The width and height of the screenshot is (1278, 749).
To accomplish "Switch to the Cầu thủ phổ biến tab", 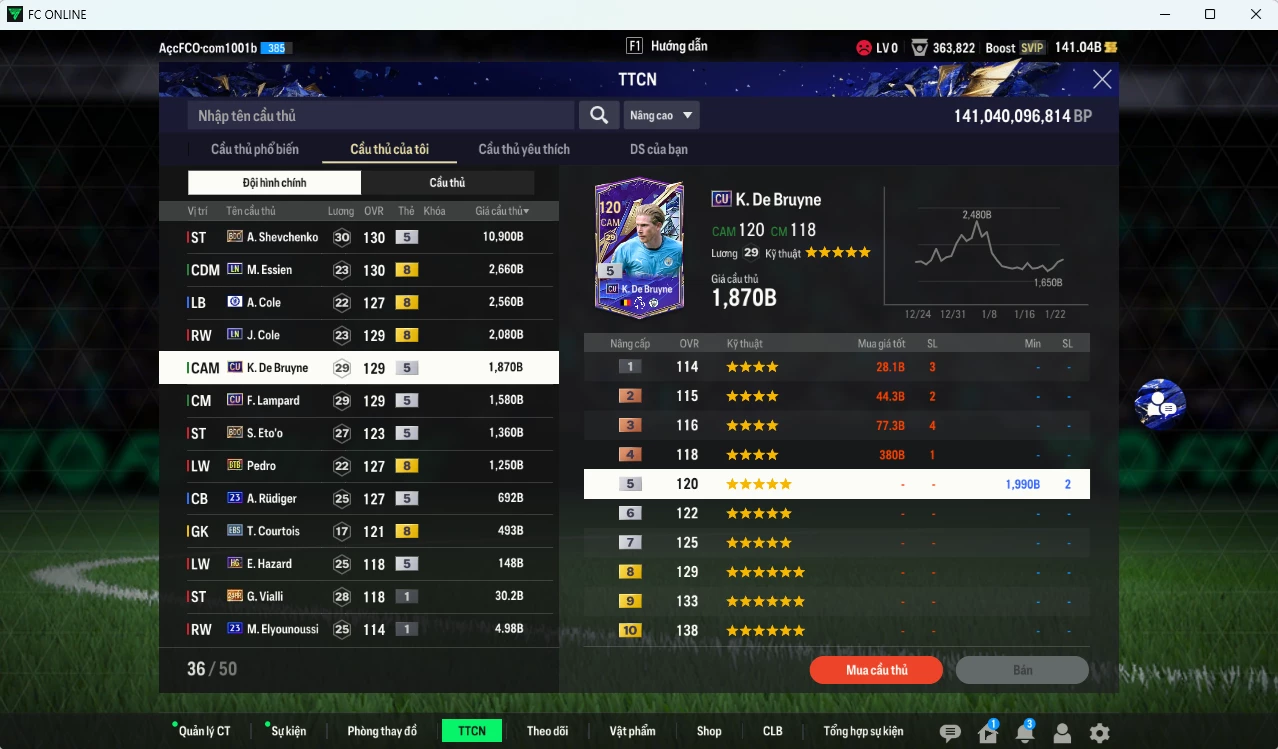I will pyautogui.click(x=254, y=150).
